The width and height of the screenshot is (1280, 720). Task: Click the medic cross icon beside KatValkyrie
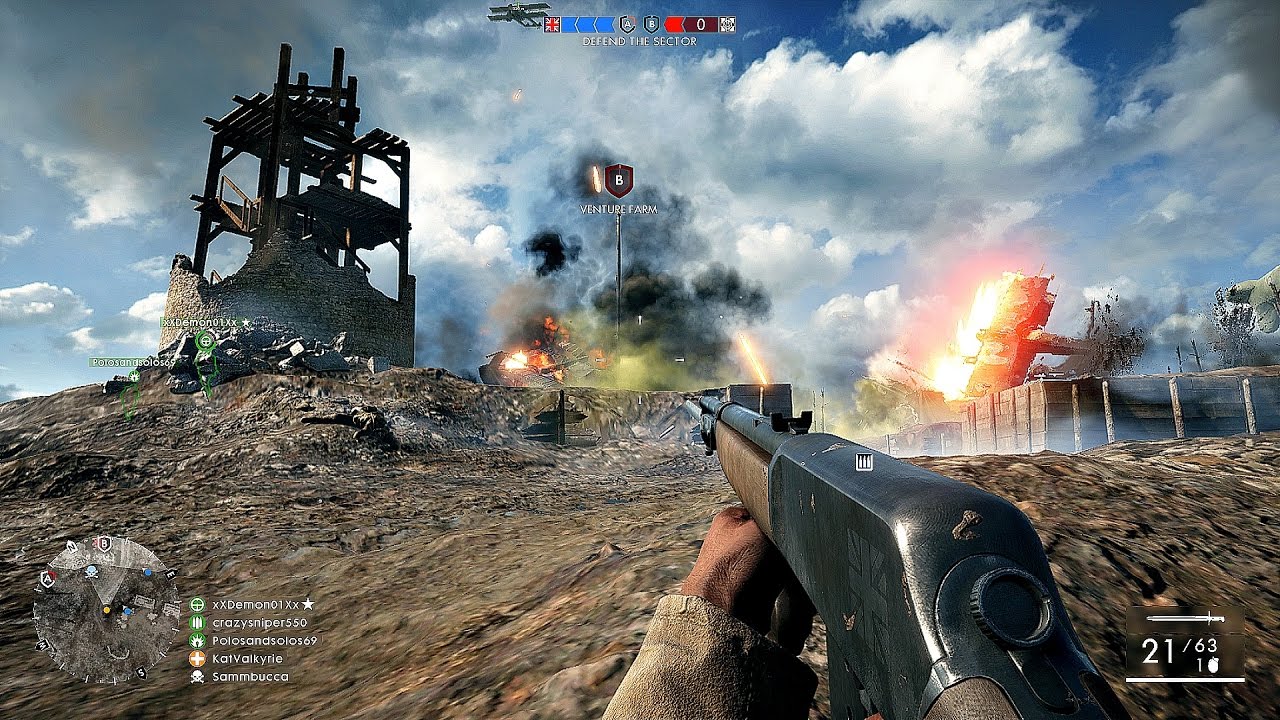[x=198, y=657]
